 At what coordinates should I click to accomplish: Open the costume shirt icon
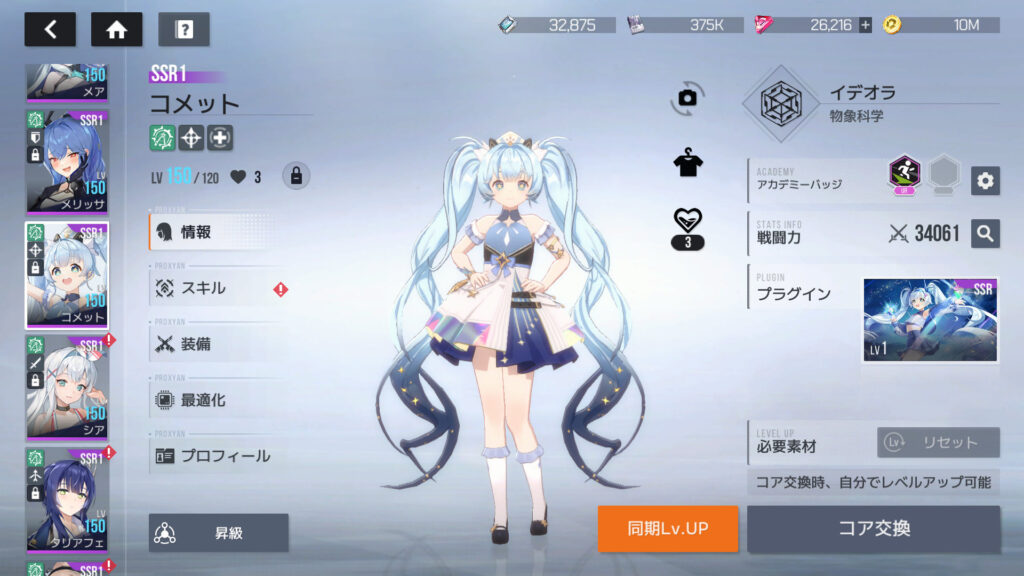687,163
